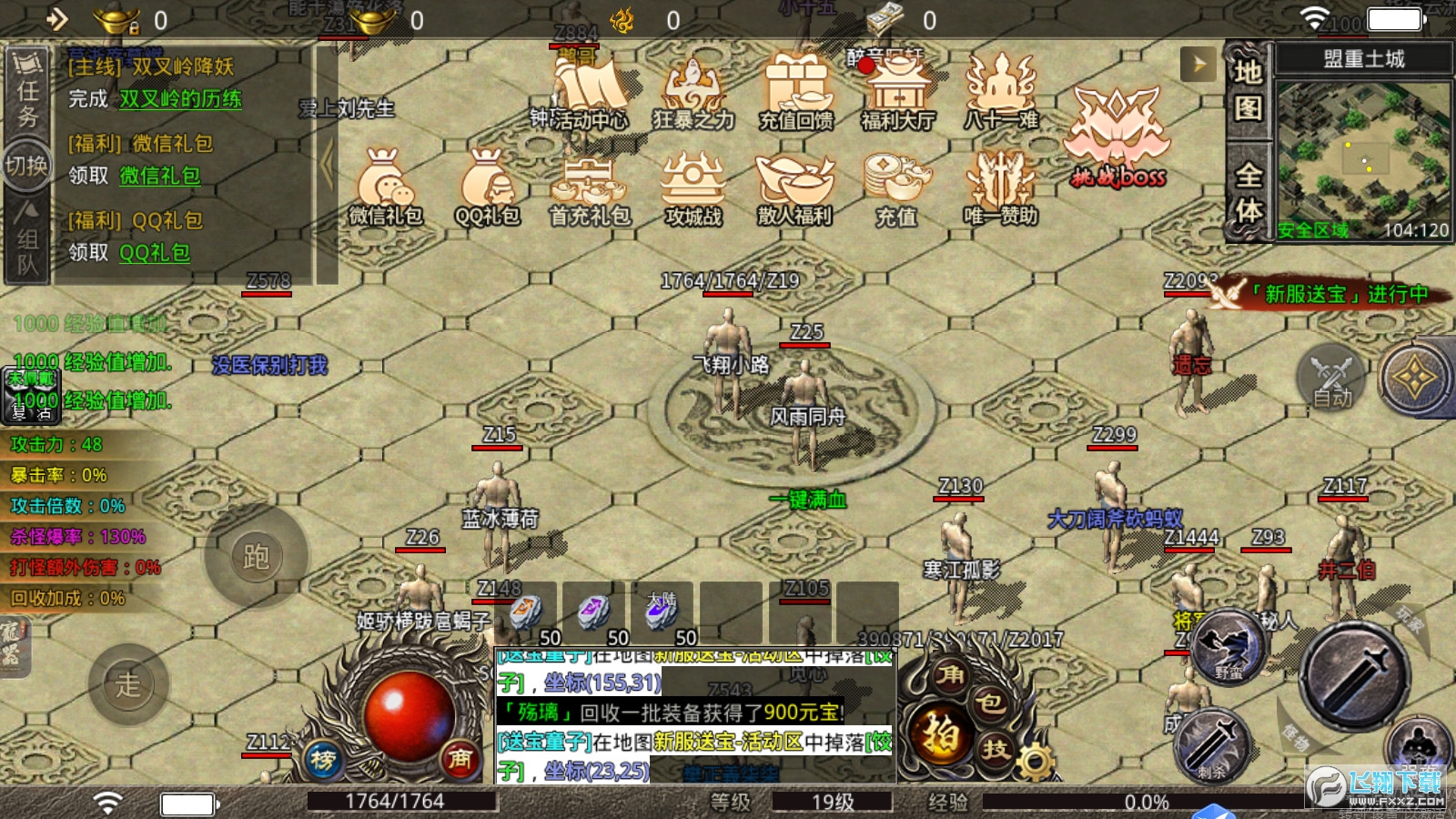Open the QQ礼包 gift icon

[x=488, y=187]
